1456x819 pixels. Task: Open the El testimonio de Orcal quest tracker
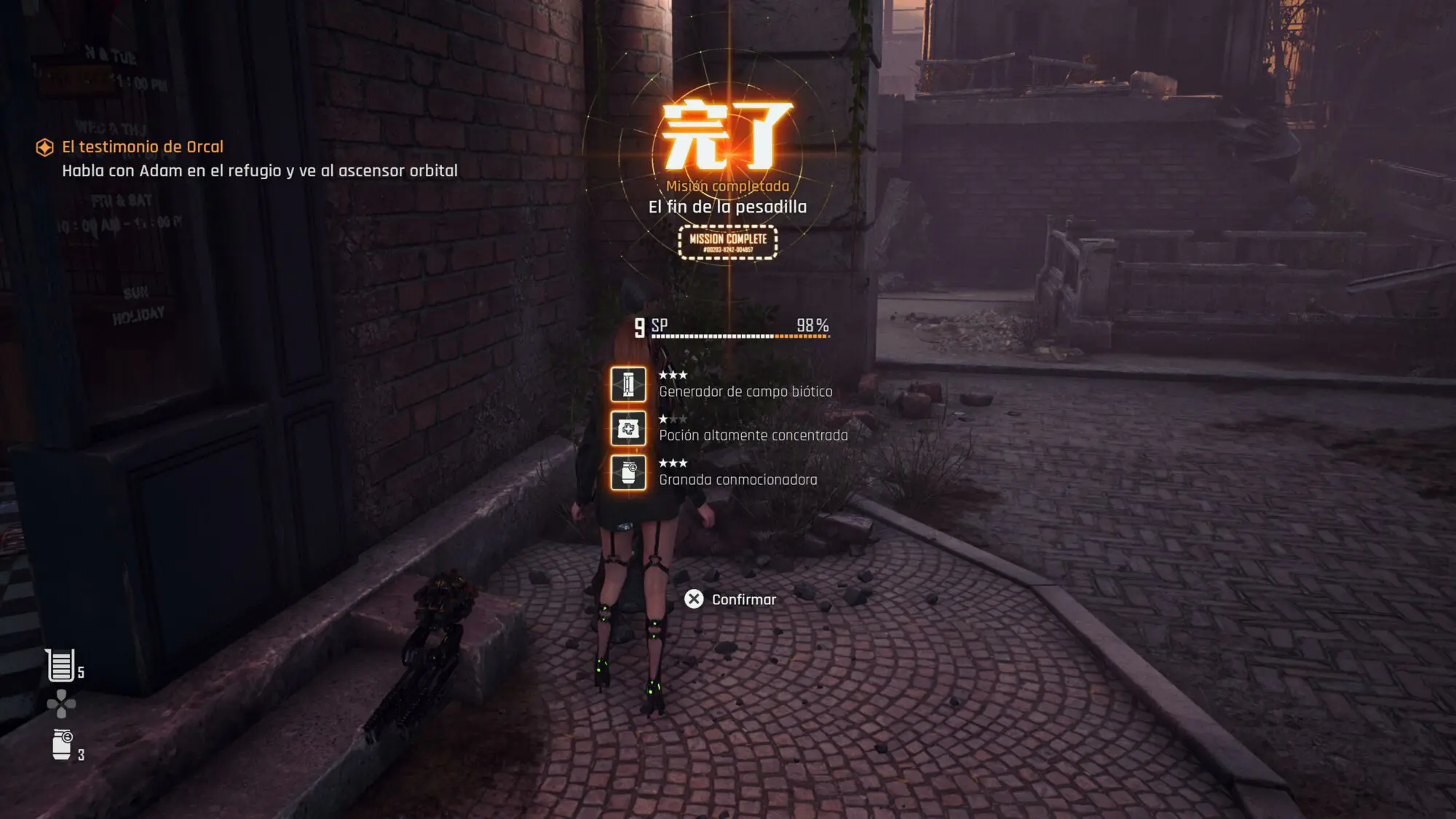pos(142,147)
